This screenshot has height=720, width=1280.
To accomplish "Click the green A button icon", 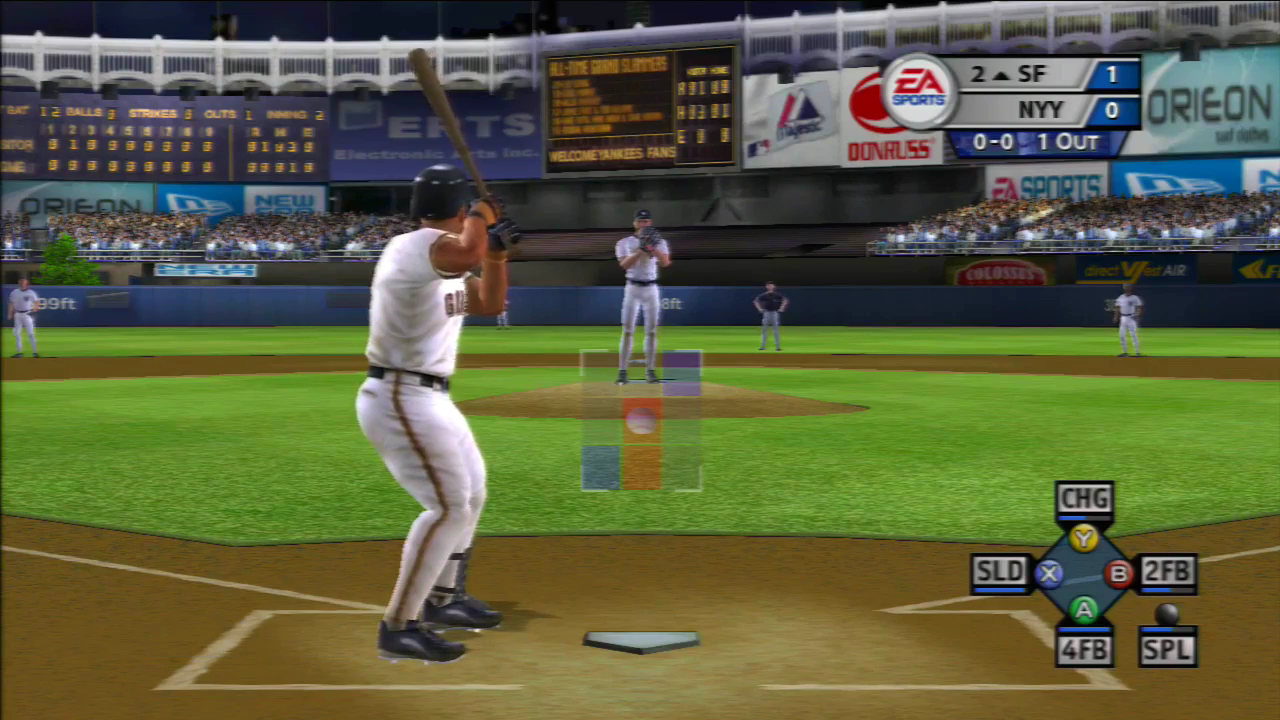I will pyautogui.click(x=1084, y=609).
